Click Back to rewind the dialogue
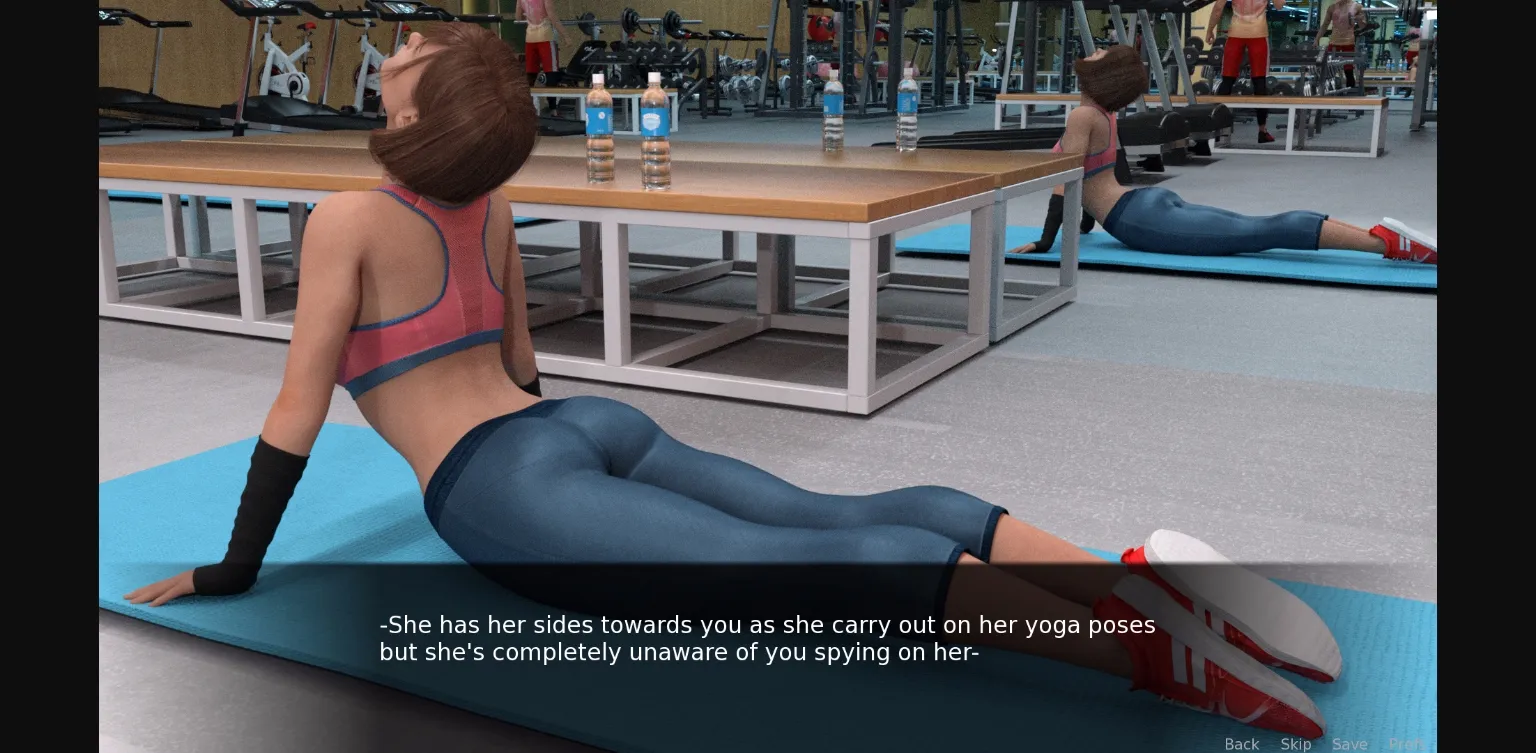 point(1242,744)
